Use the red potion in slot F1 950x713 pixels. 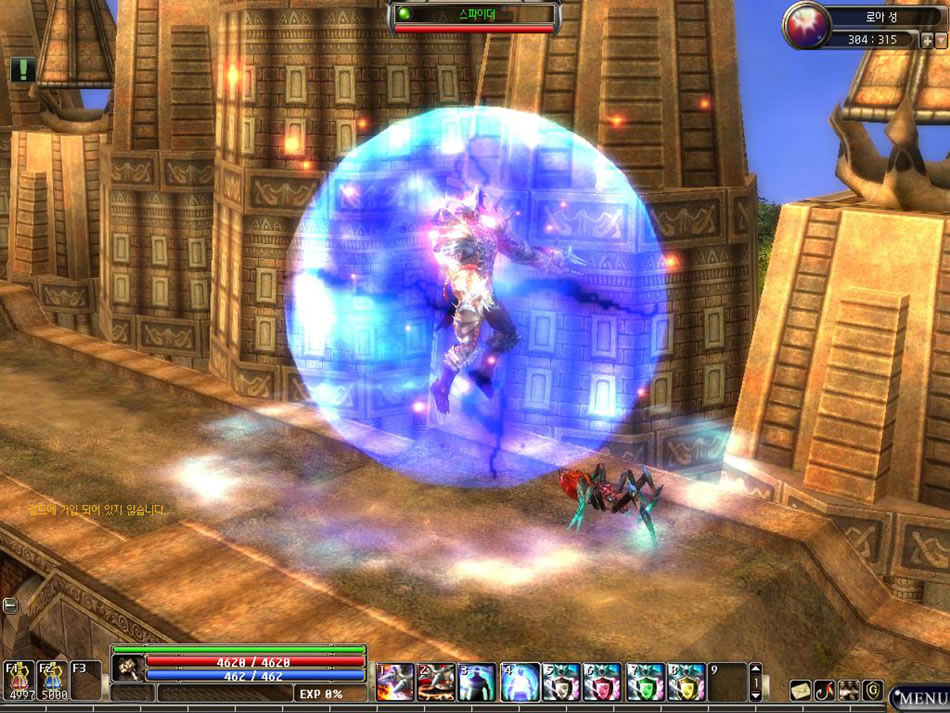click(18, 681)
